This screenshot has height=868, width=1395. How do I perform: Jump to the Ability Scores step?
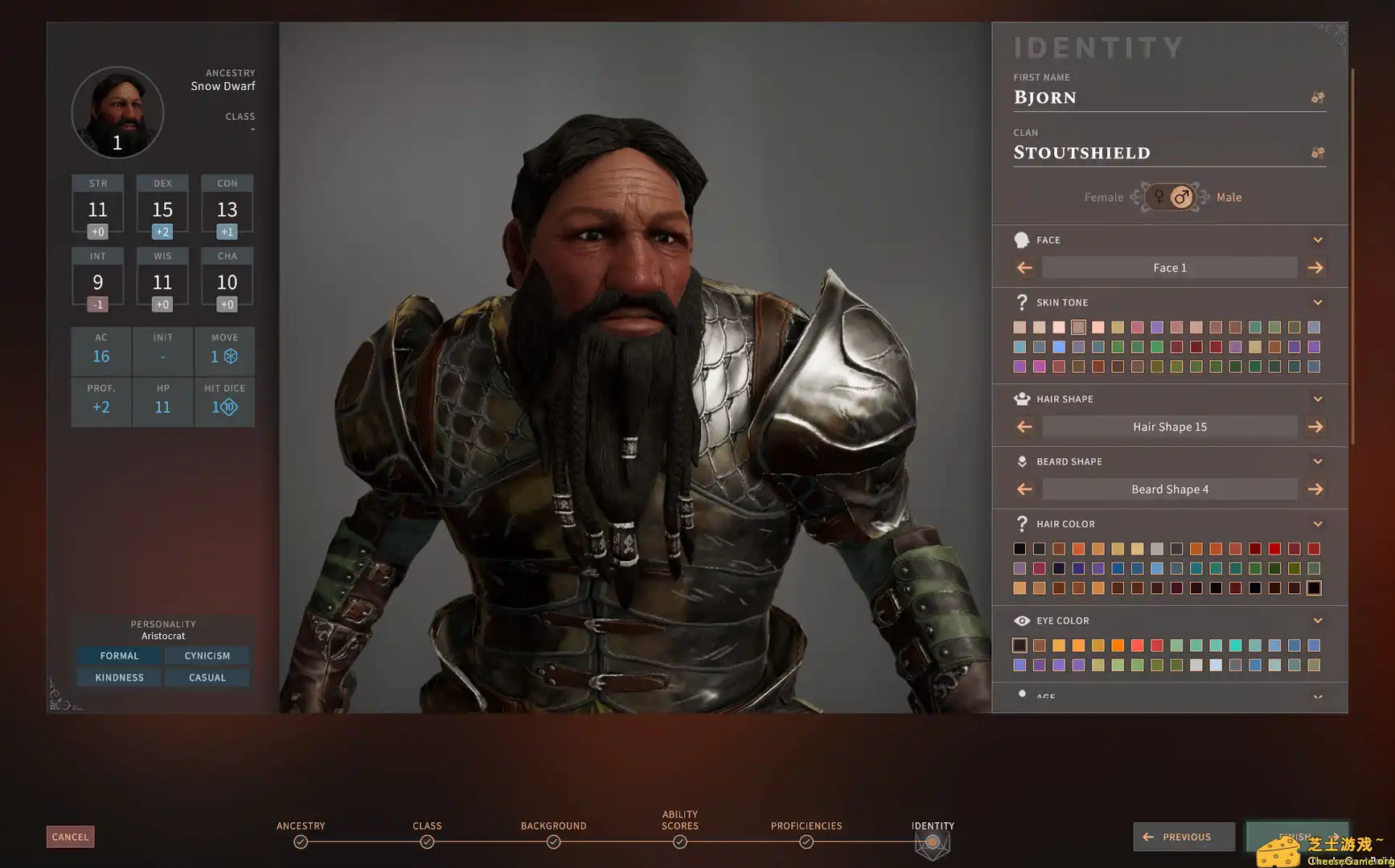coord(680,841)
